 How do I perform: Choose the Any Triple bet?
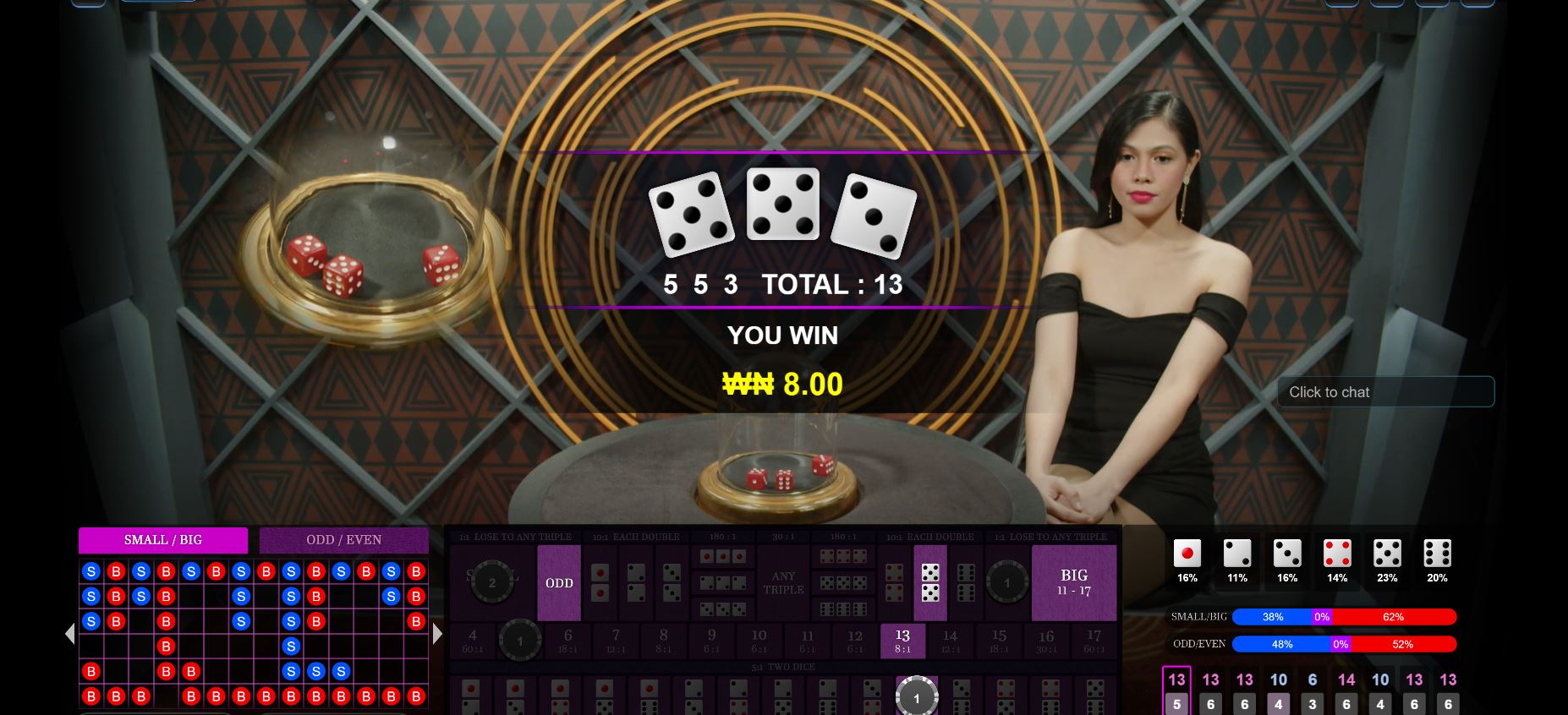783,583
